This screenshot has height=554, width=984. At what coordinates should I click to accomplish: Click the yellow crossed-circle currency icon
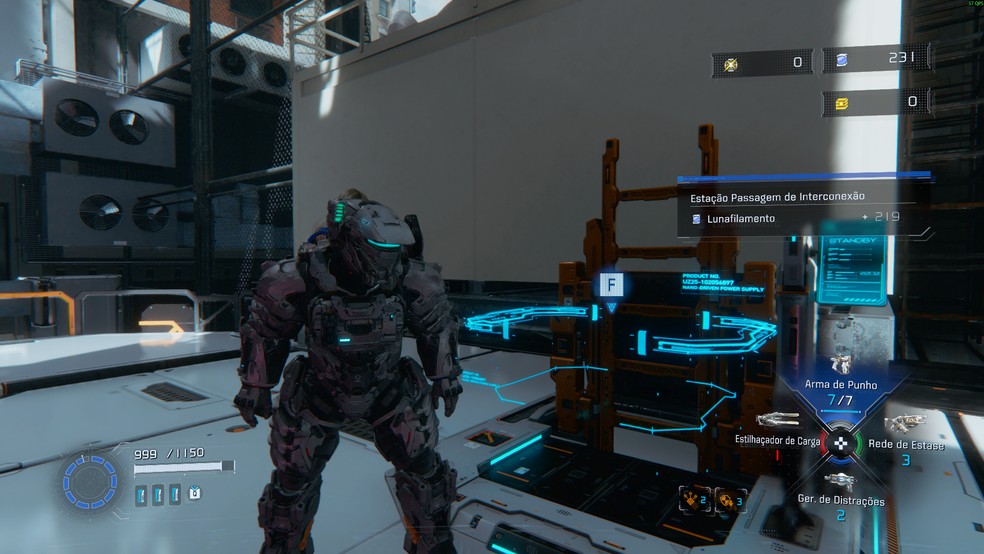coord(730,63)
